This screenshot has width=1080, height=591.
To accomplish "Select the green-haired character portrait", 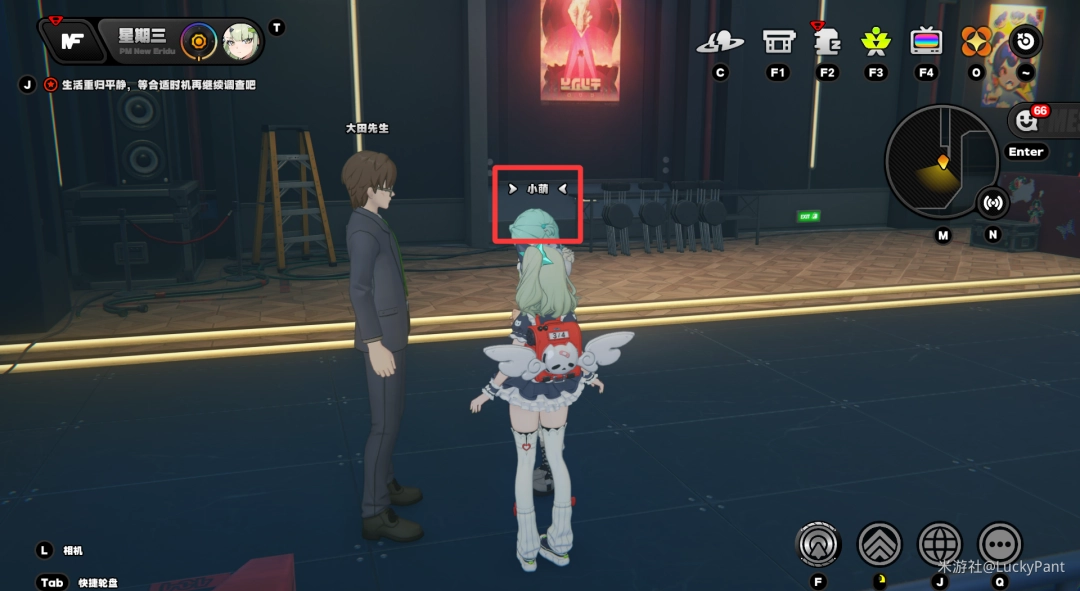I will [241, 42].
